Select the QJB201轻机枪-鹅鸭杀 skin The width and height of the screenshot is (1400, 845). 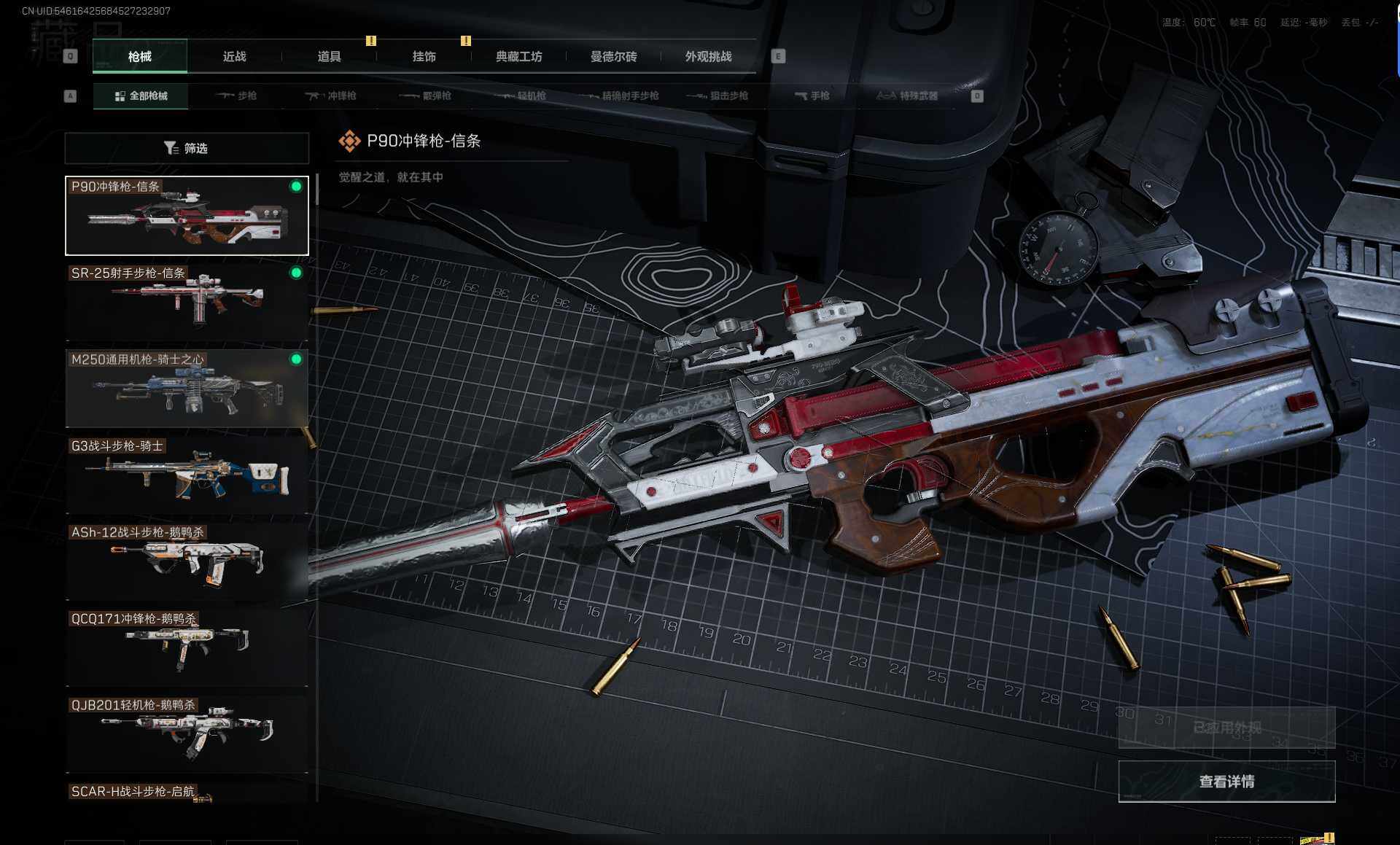(187, 734)
